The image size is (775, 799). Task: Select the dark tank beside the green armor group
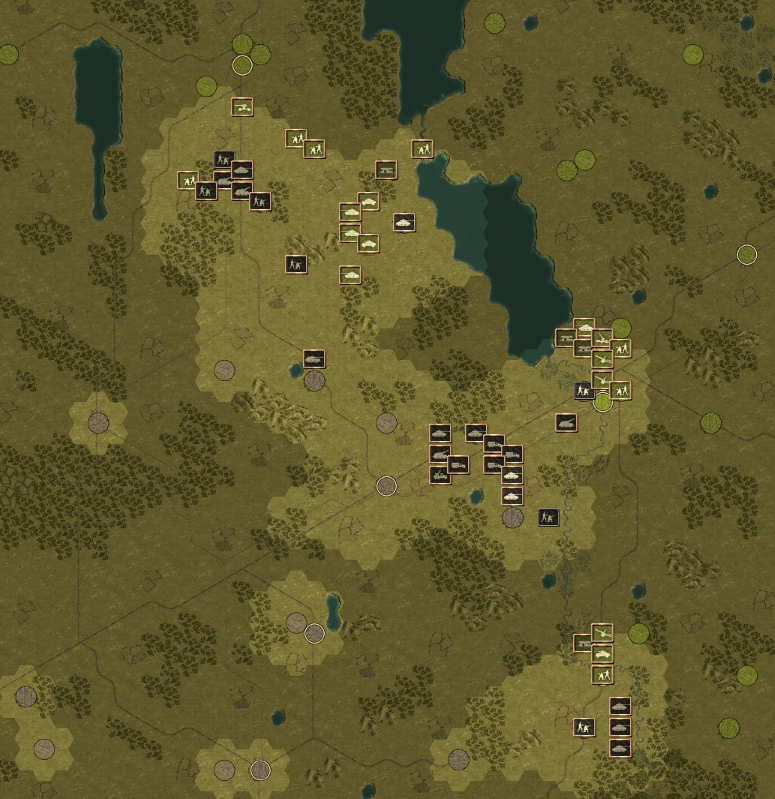pyautogui.click(x=404, y=222)
